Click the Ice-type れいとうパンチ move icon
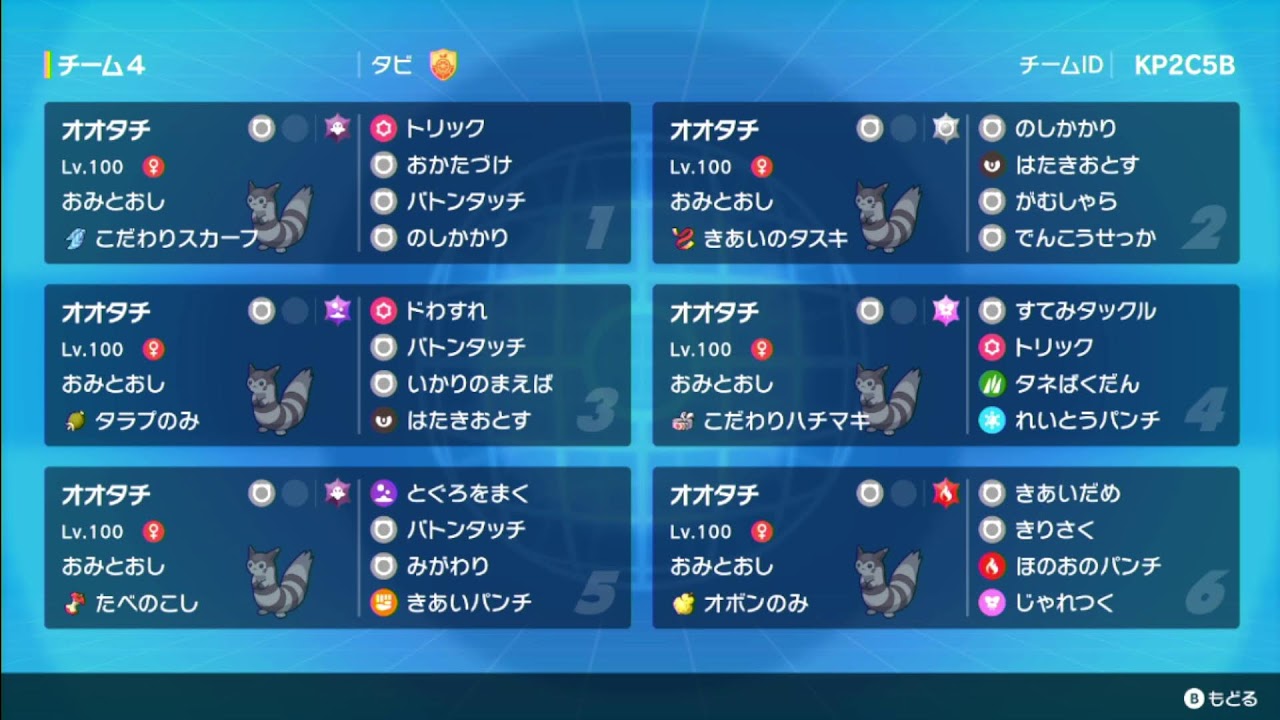Image resolution: width=1280 pixels, height=720 pixels. (x=990, y=420)
